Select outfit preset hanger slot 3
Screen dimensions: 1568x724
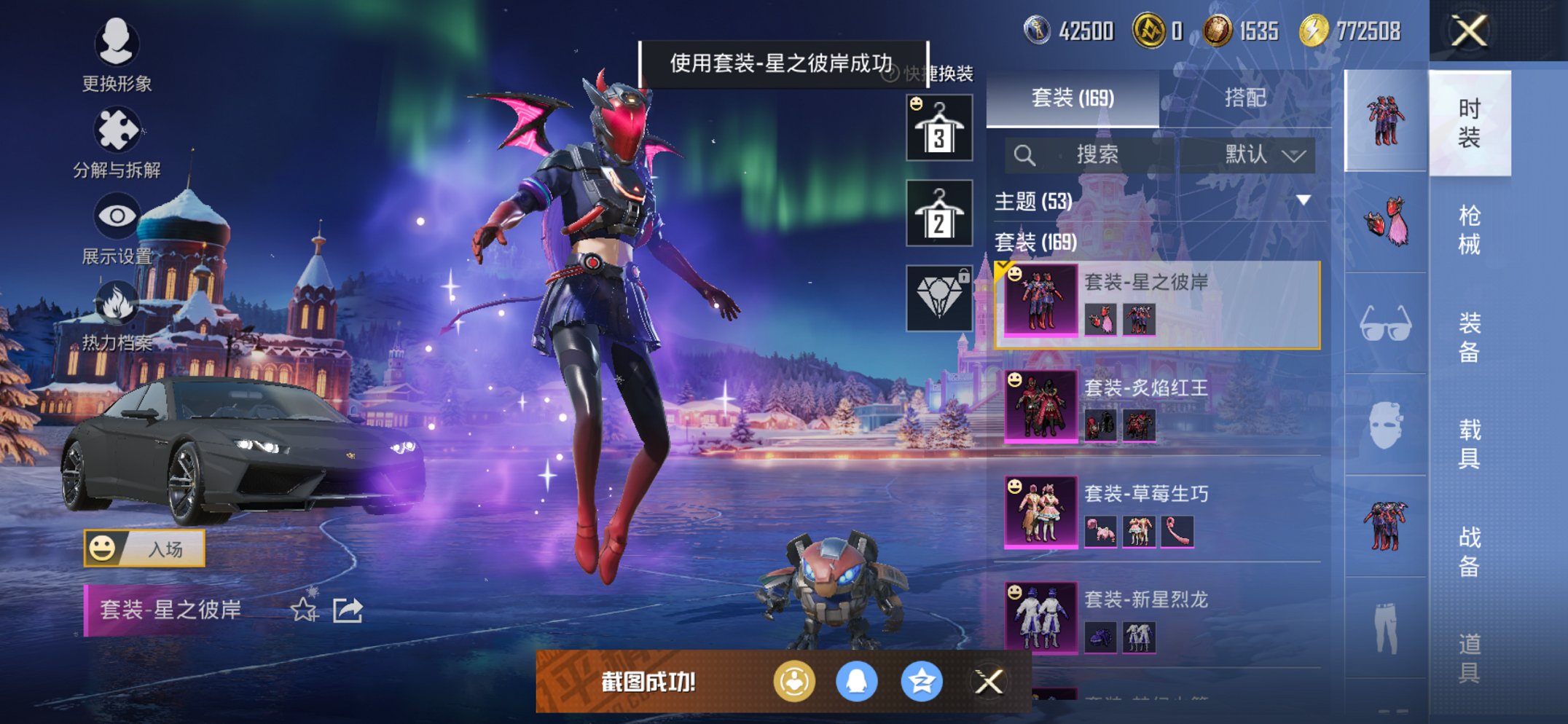pyautogui.click(x=938, y=130)
